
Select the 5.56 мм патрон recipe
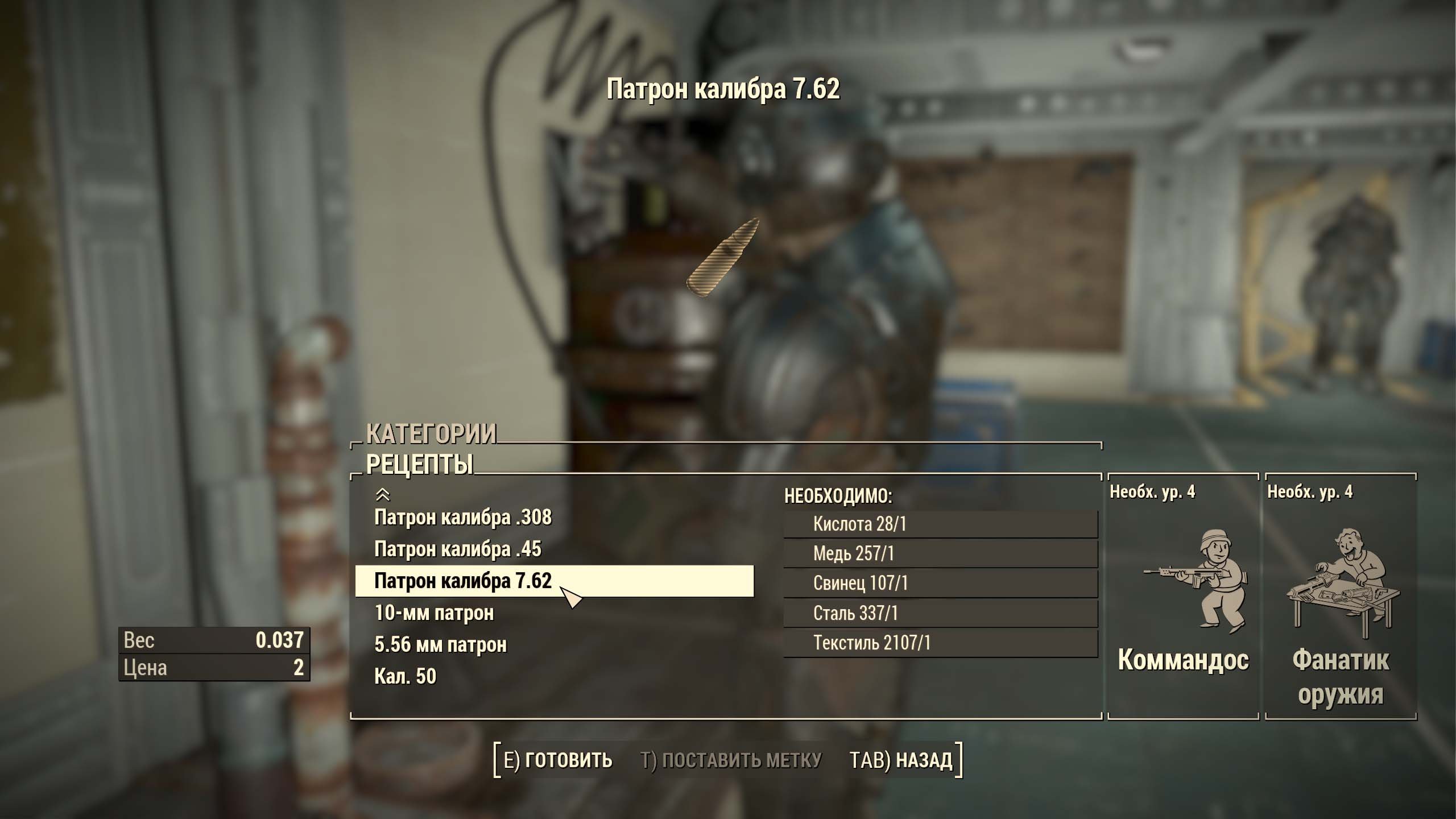click(440, 645)
